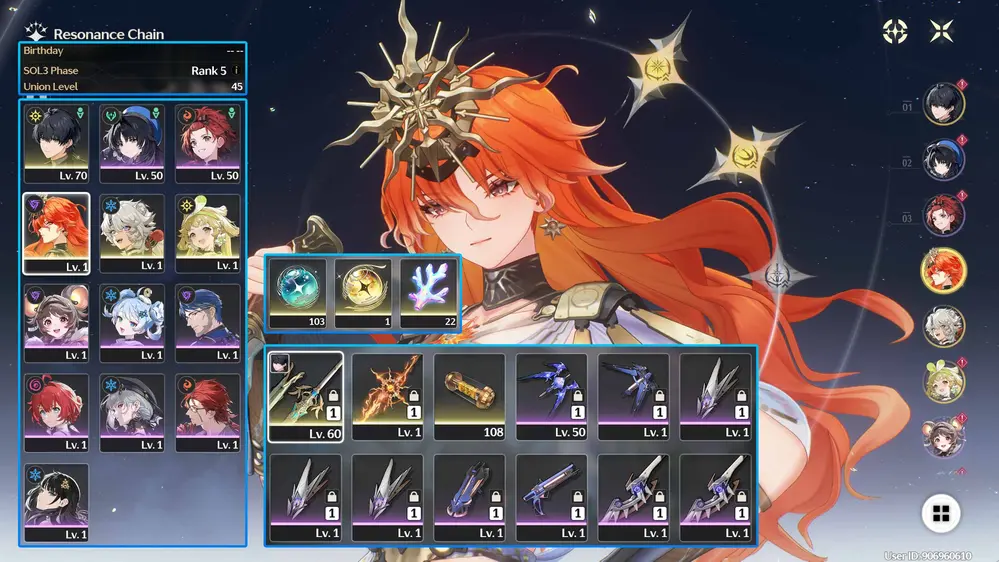This screenshot has width=999, height=562.
Task: Open the SOL3 Phase info icon
Action: [x=236, y=71]
